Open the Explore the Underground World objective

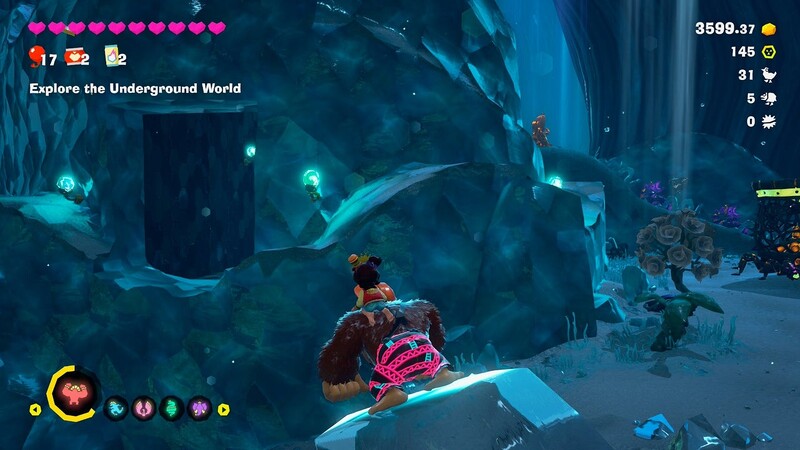(x=135, y=89)
